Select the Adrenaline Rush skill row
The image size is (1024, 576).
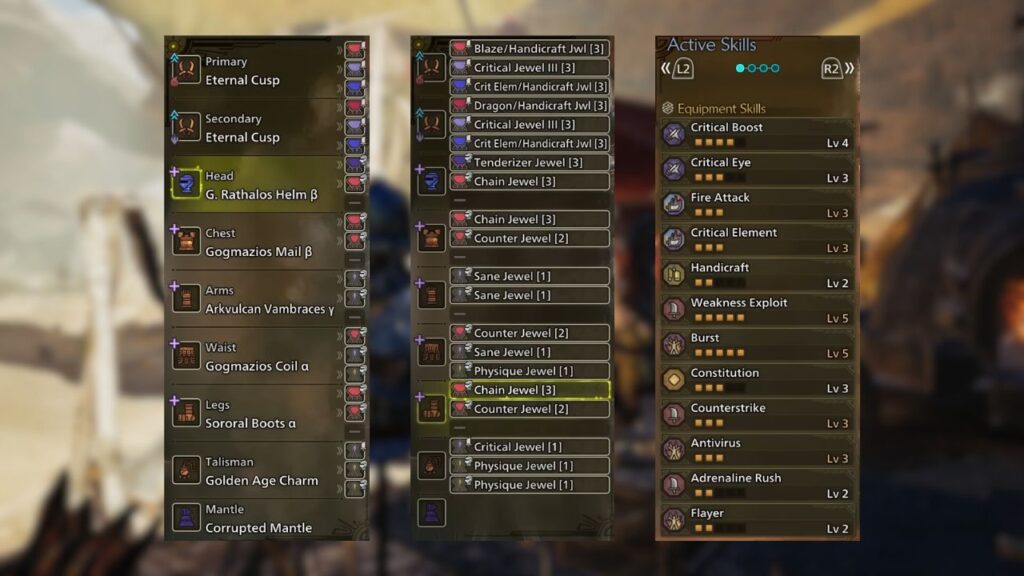[757, 485]
